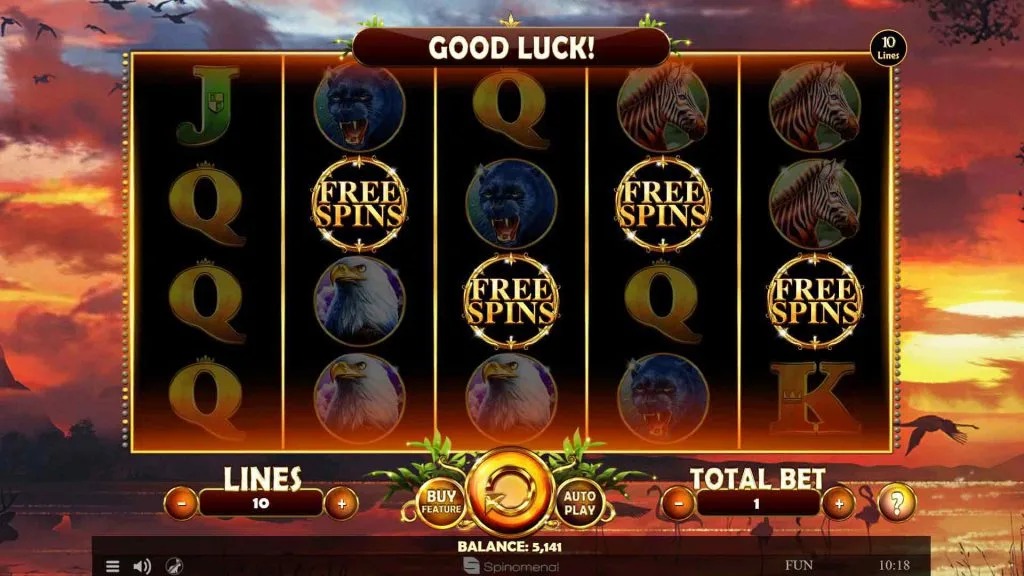This screenshot has height=576, width=1024.
Task: Click the 10 Lines badge
Action: [x=887, y=47]
